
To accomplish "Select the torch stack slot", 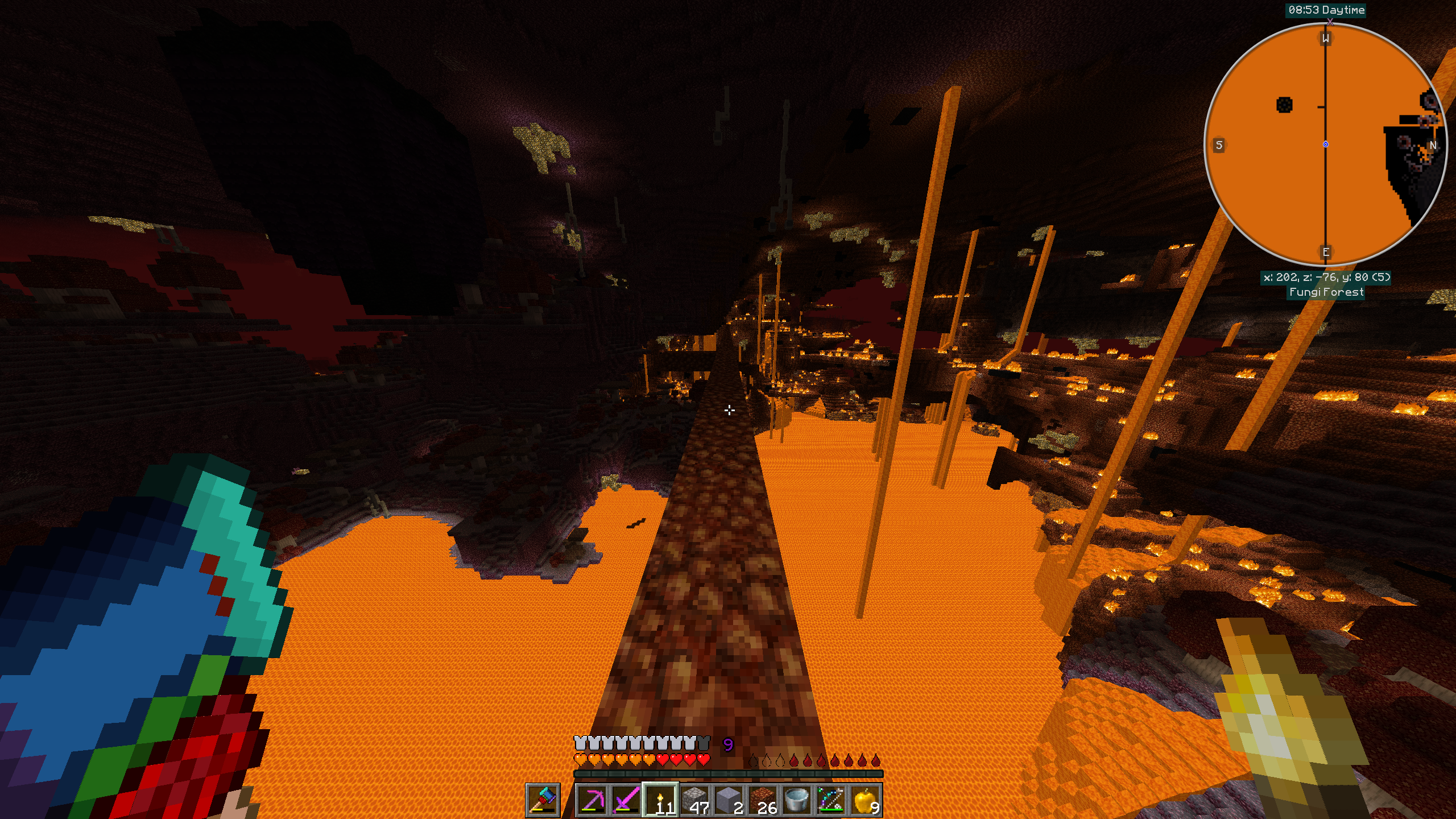I will click(x=660, y=800).
